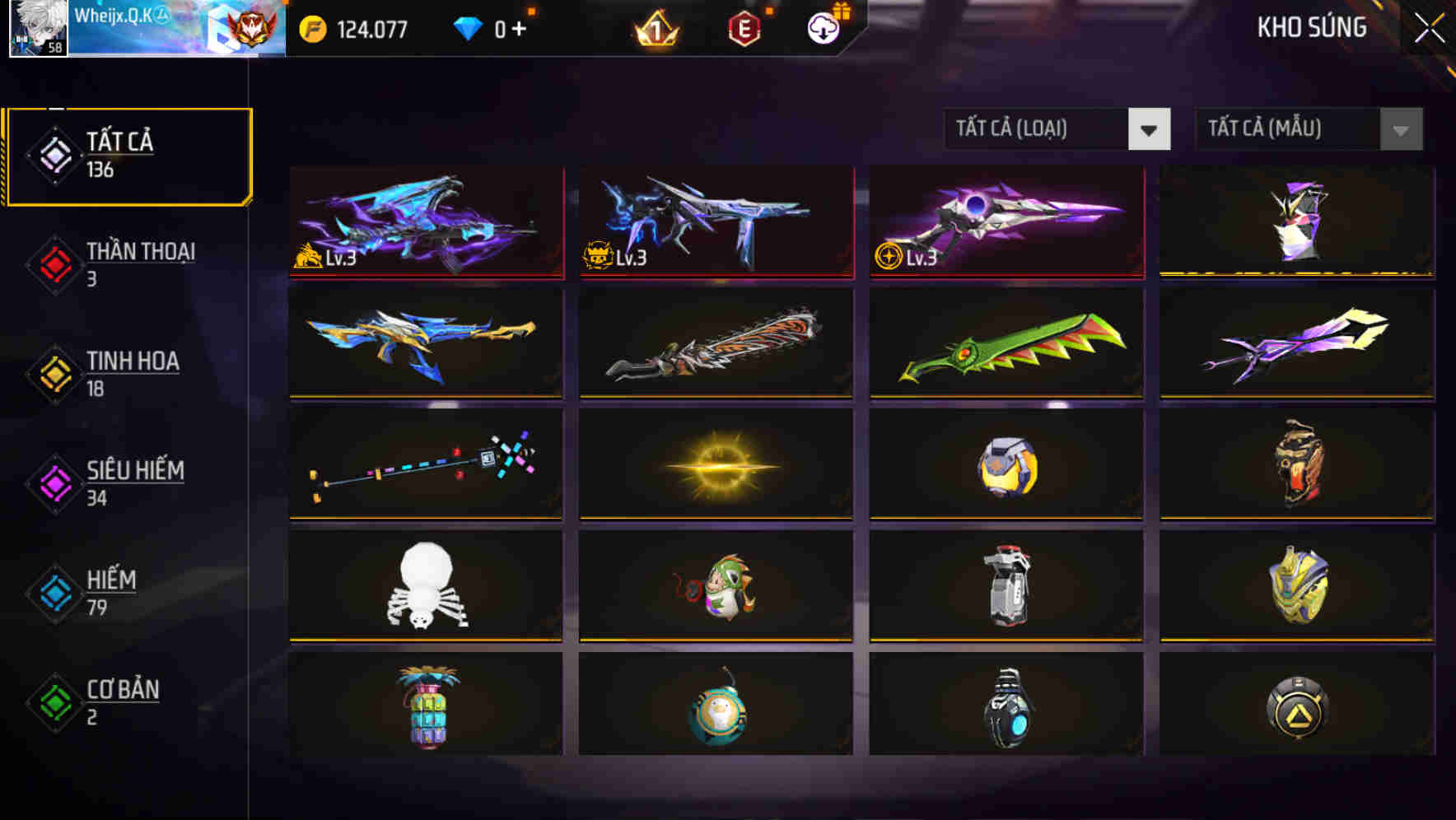Open the gold coin balance icon
The width and height of the screenshot is (1456, 820).
310,27
